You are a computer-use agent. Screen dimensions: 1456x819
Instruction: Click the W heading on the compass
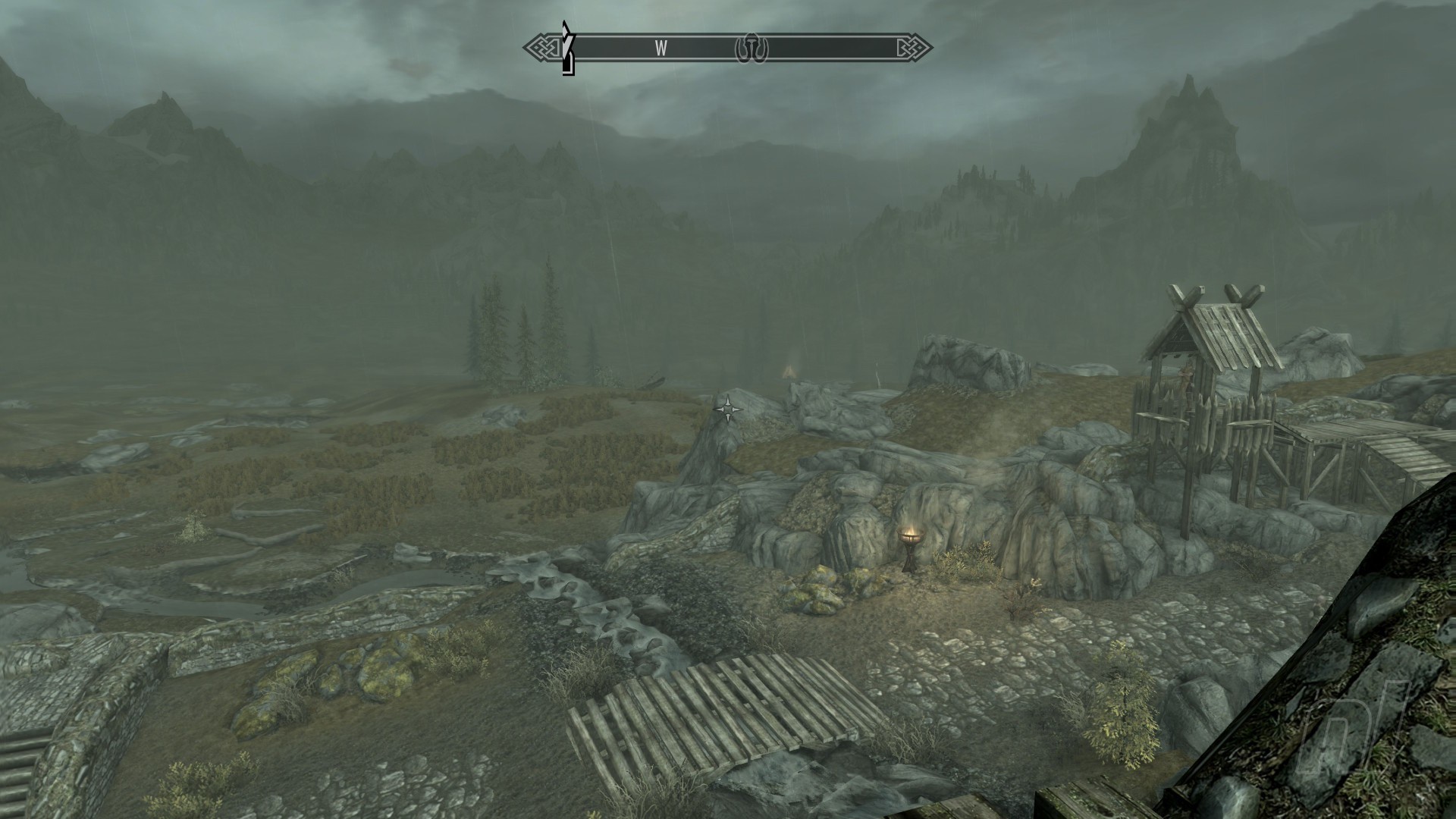pos(661,49)
